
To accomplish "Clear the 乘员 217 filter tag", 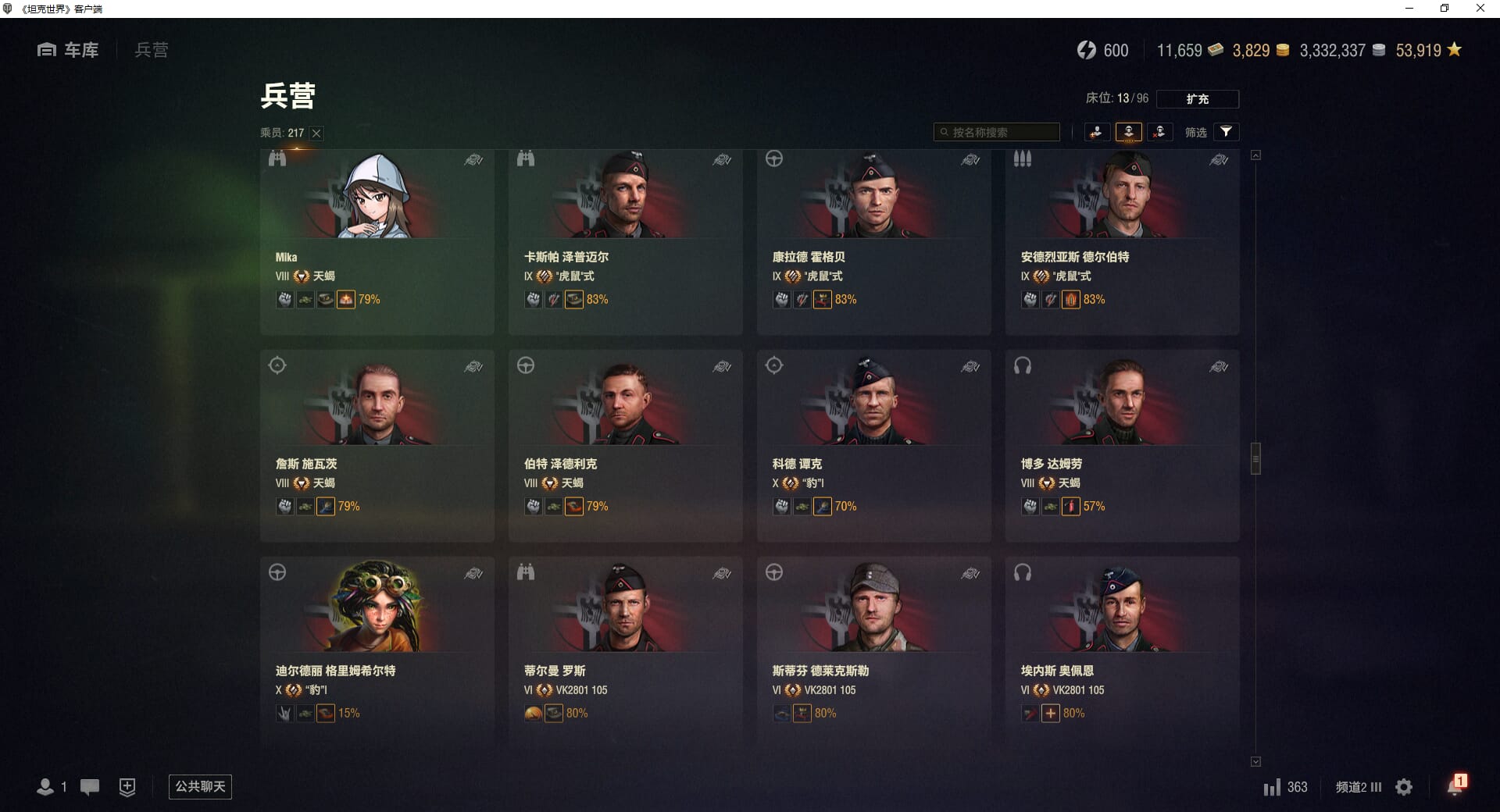I will (x=316, y=134).
